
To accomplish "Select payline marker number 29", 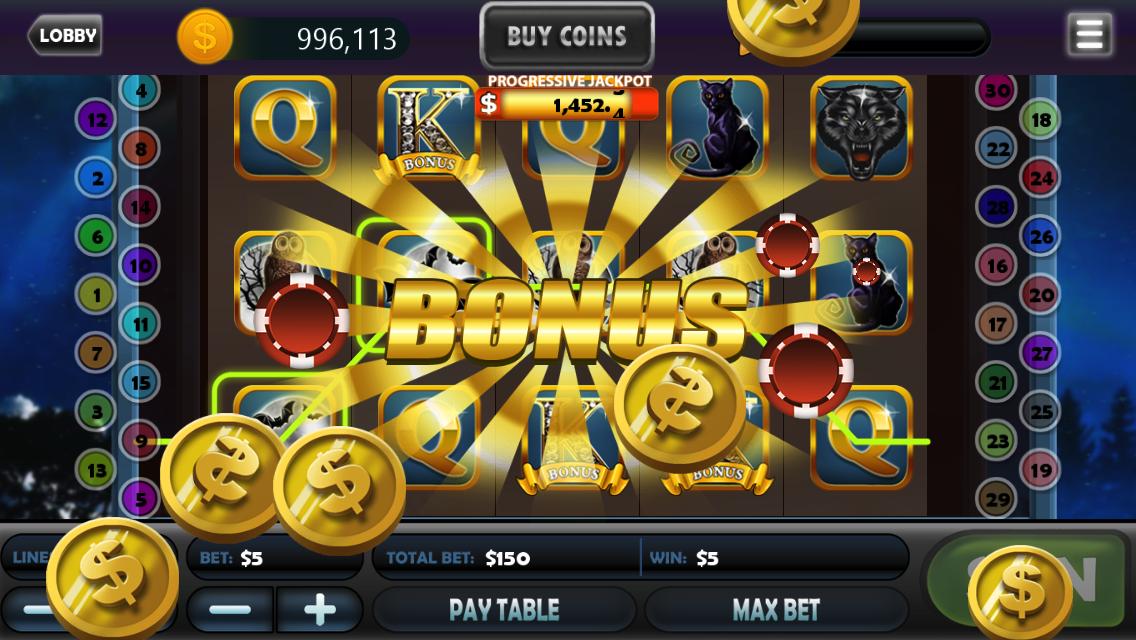I will click(x=997, y=499).
